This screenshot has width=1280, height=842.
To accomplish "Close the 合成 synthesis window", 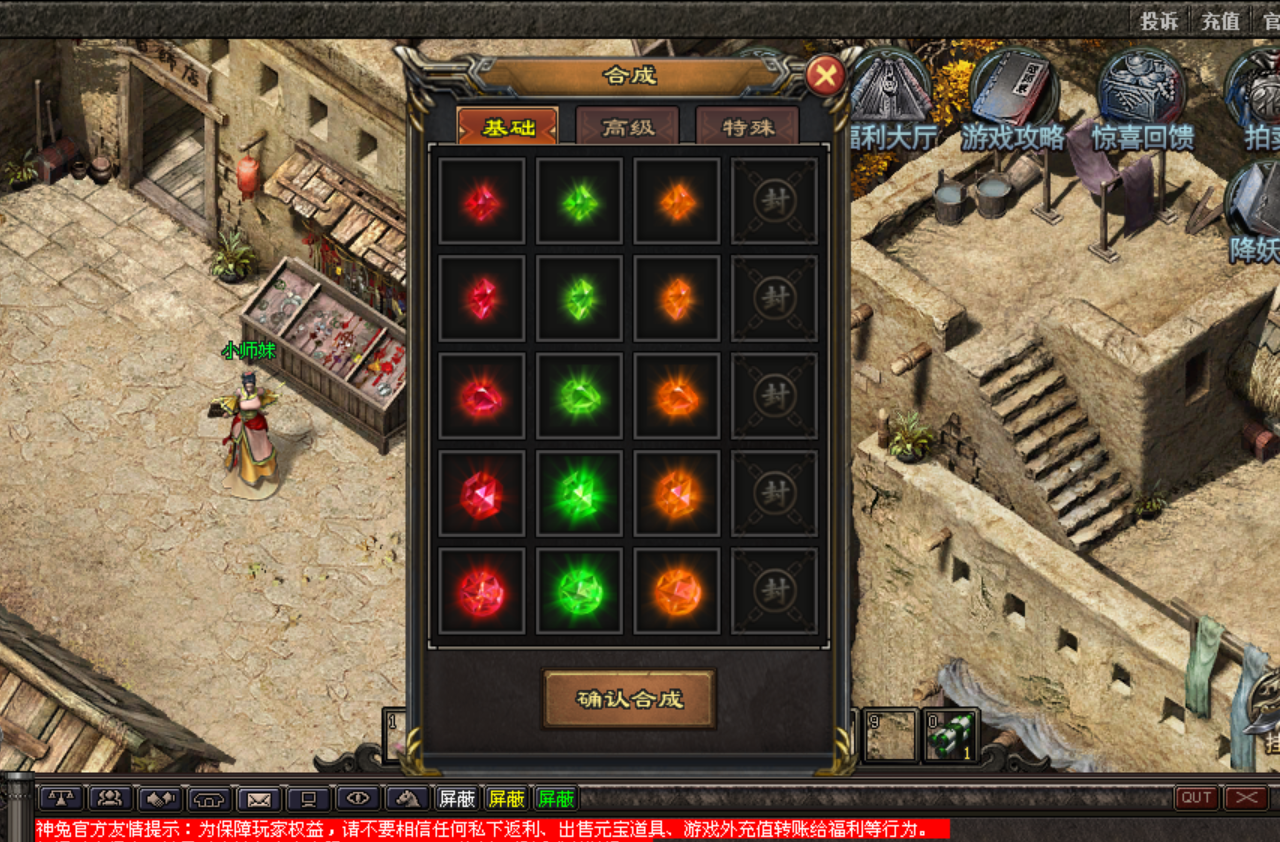I will point(825,76).
